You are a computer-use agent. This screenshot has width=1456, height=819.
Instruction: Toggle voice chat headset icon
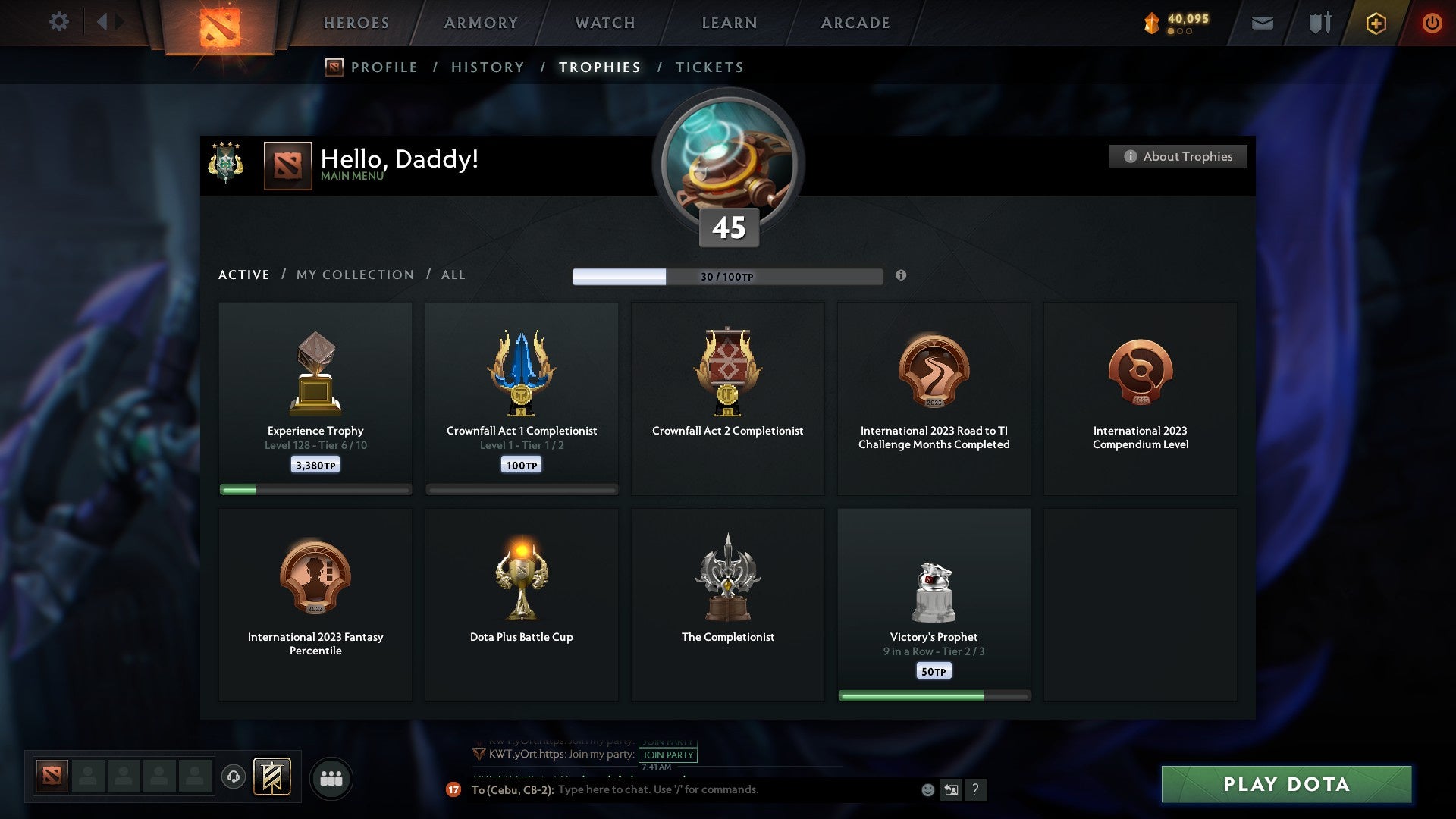pyautogui.click(x=233, y=777)
